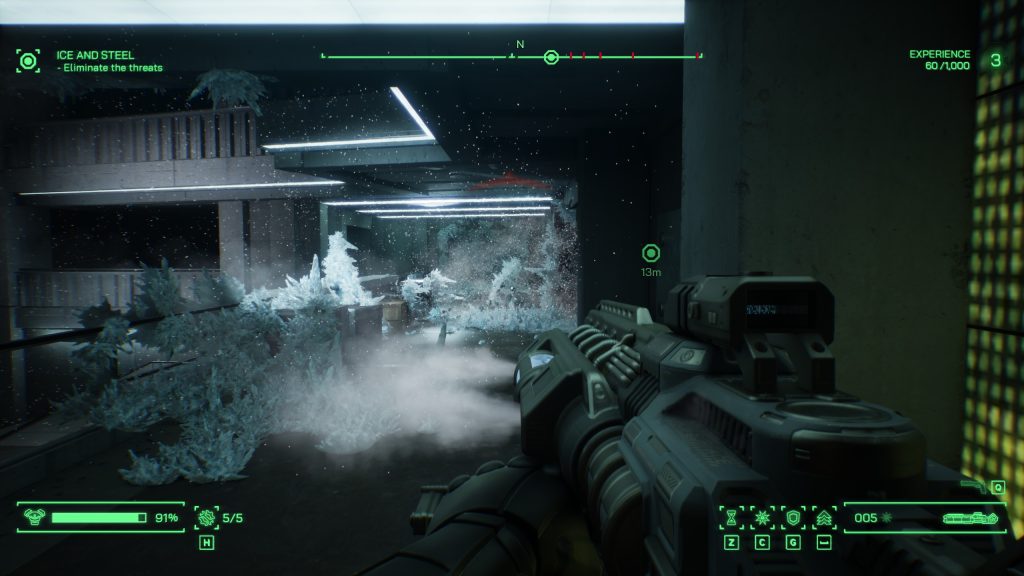
Task: Switch to the secondary pistol icon
Action: [x=973, y=484]
